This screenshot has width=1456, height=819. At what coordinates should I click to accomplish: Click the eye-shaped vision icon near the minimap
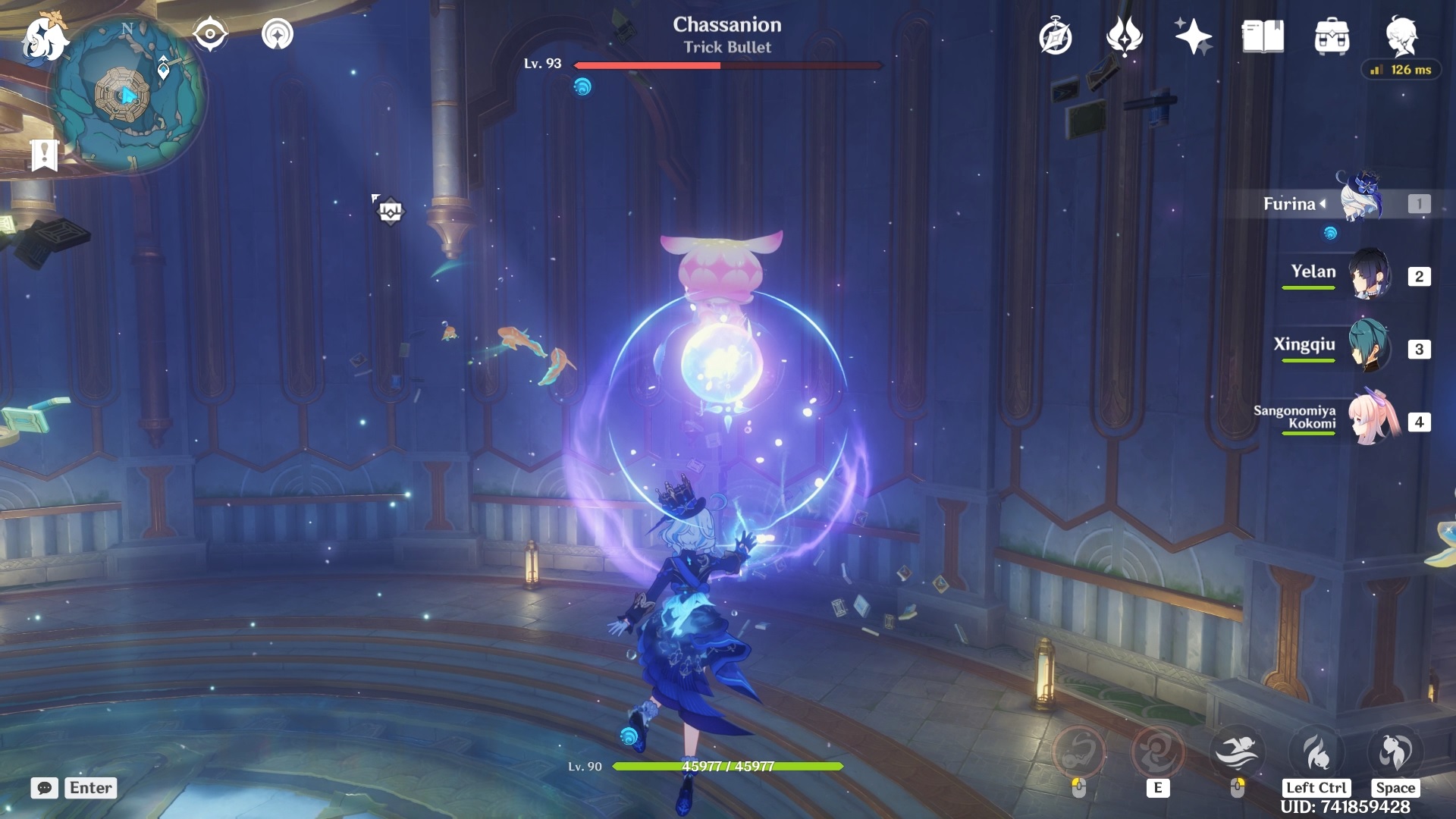pos(210,33)
